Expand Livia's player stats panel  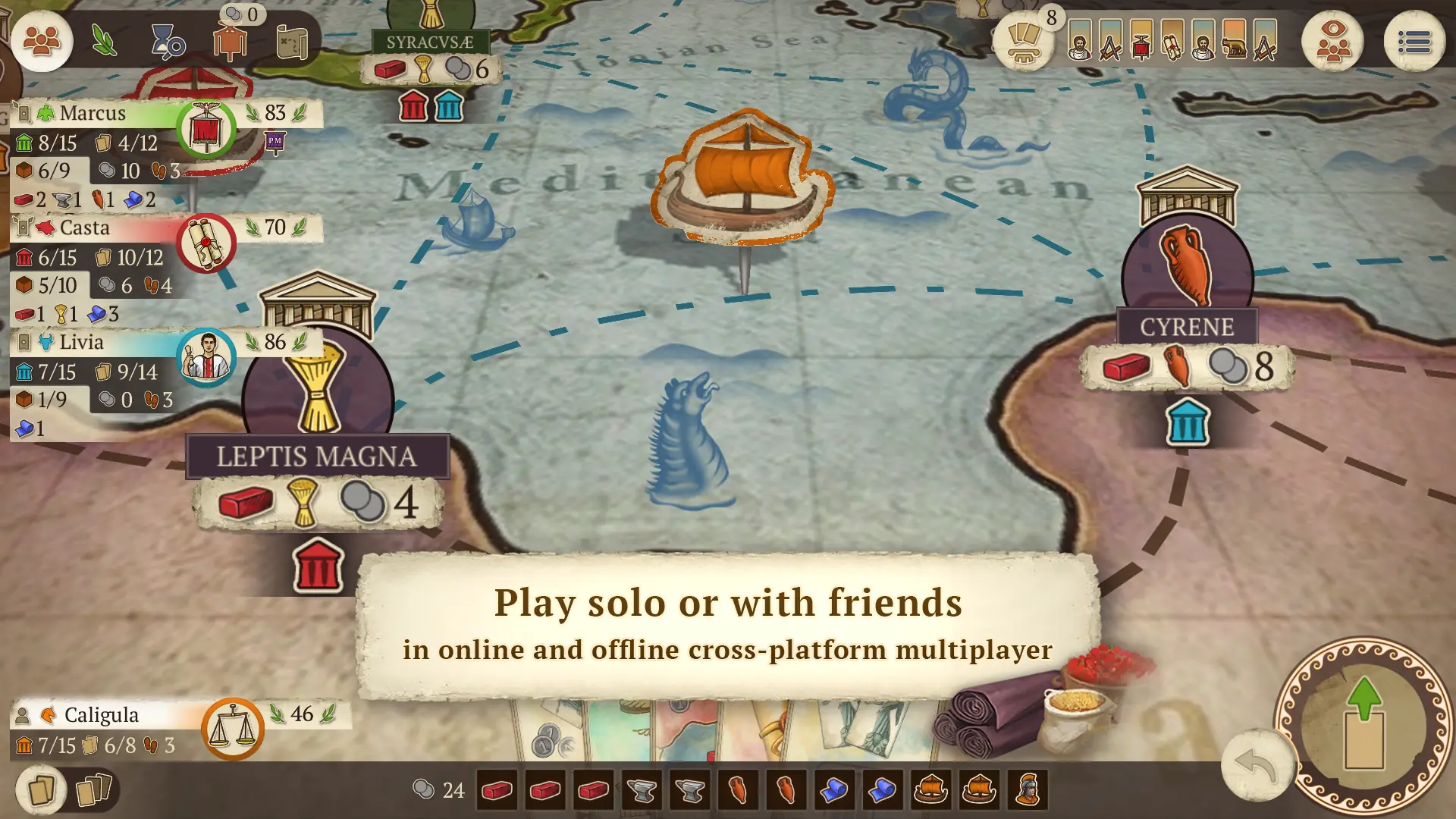(x=82, y=342)
